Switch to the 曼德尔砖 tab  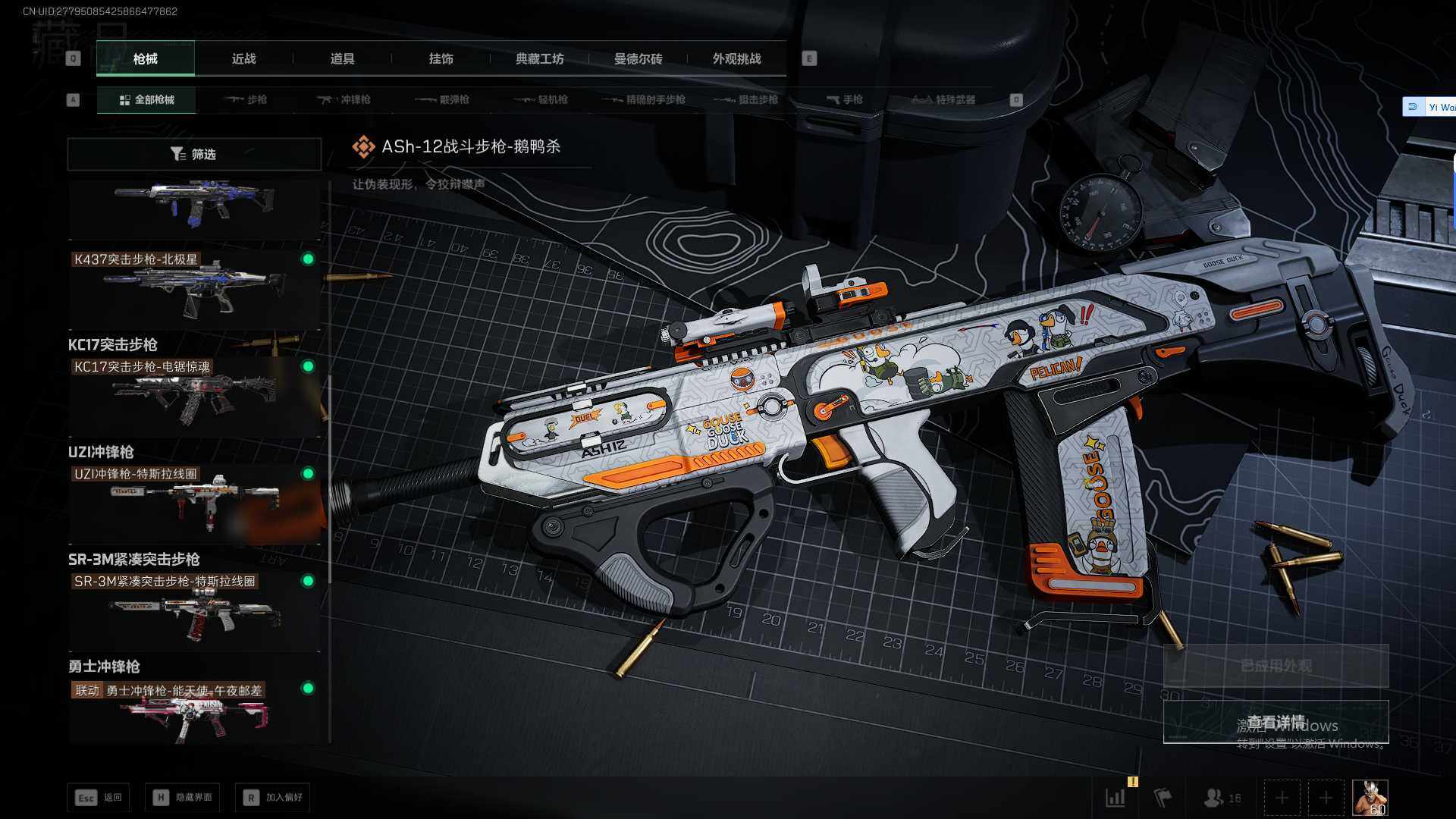[638, 58]
